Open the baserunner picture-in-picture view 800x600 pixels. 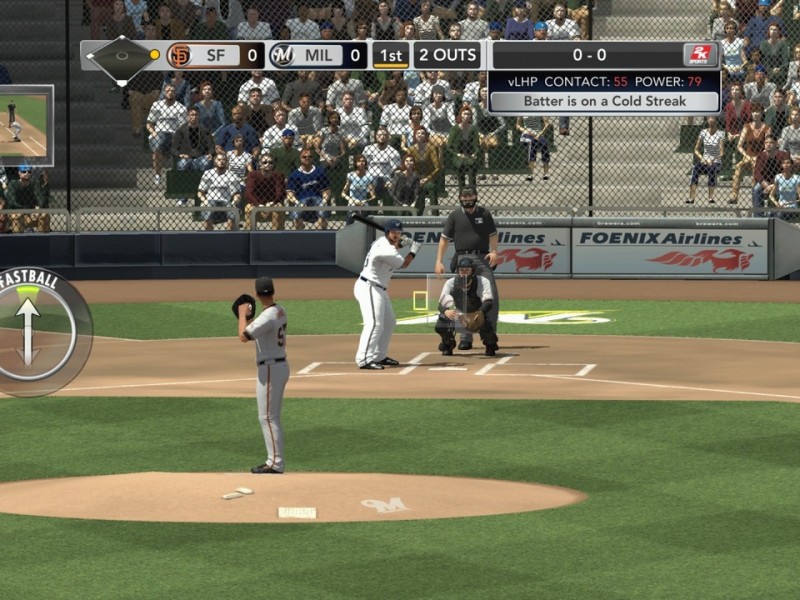[x=24, y=125]
